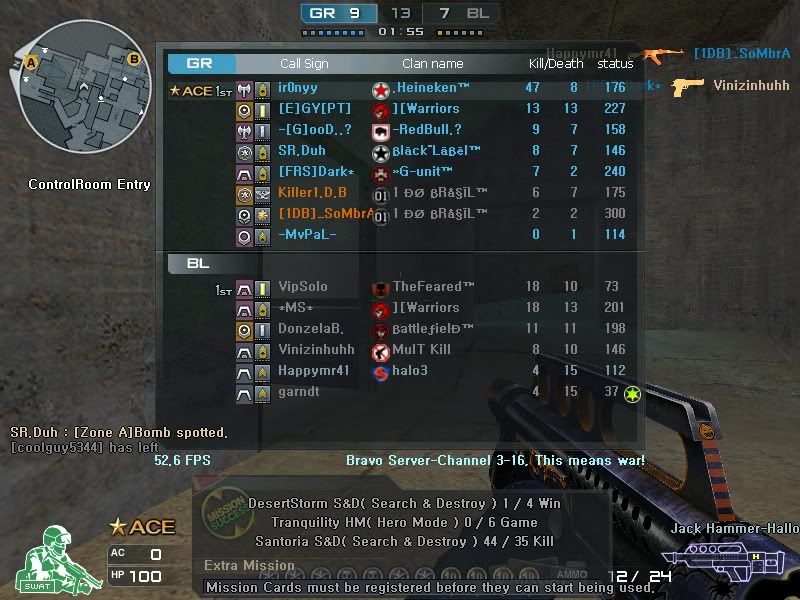Viewport: 800px width, 600px height.
Task: Click the Jack Hammer weapon icon
Action: (x=723, y=559)
